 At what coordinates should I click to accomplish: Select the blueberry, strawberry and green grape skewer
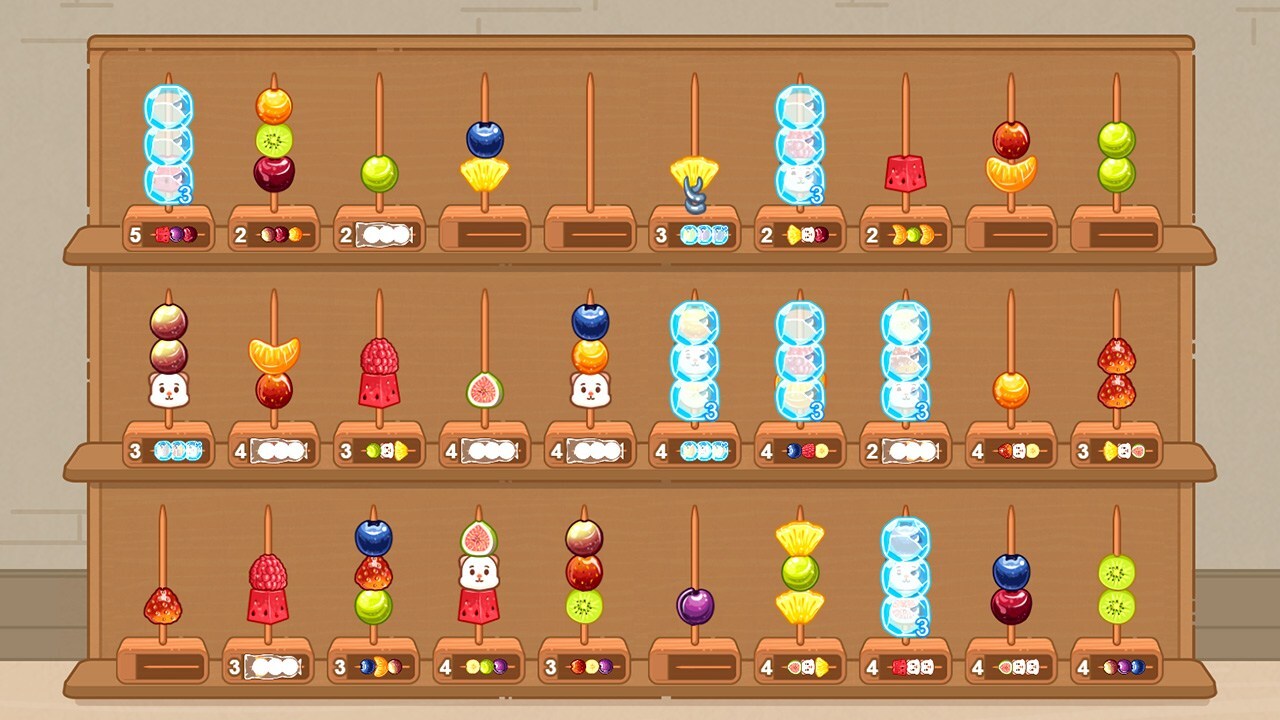(x=373, y=572)
